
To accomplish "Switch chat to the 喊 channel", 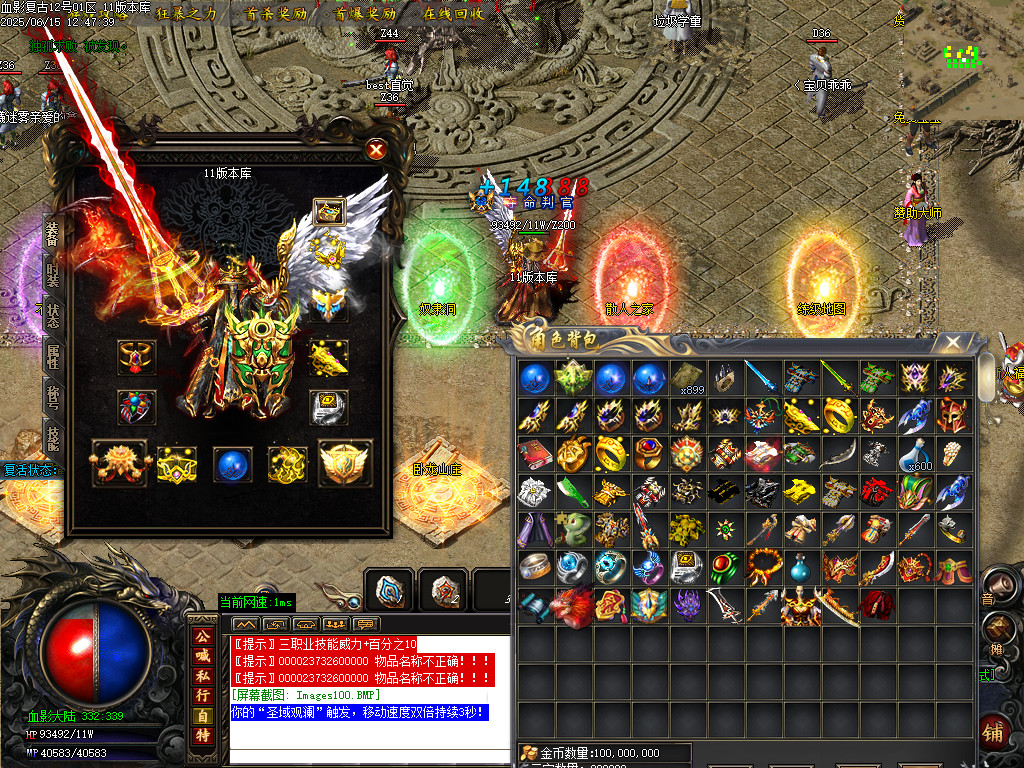I will pyautogui.click(x=203, y=655).
